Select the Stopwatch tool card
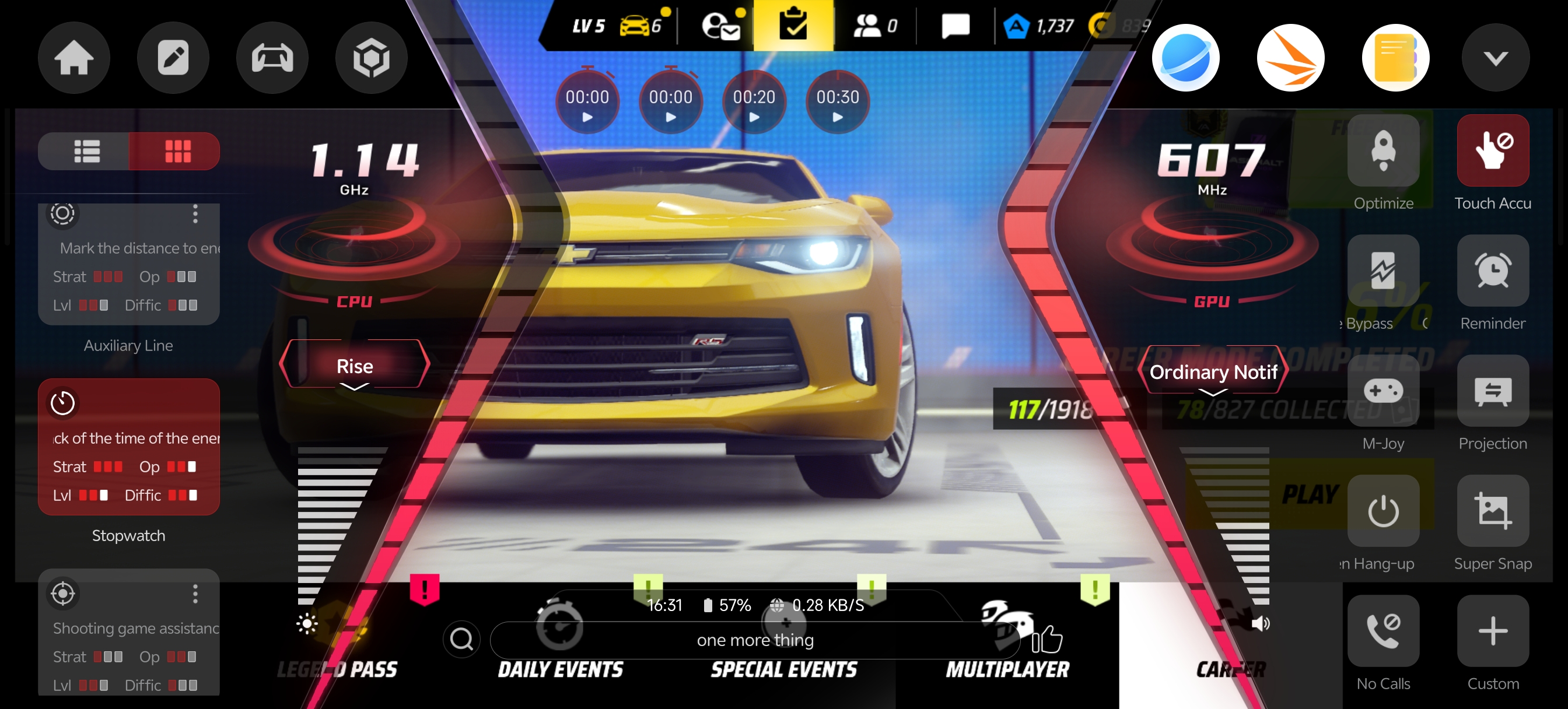 [128, 447]
